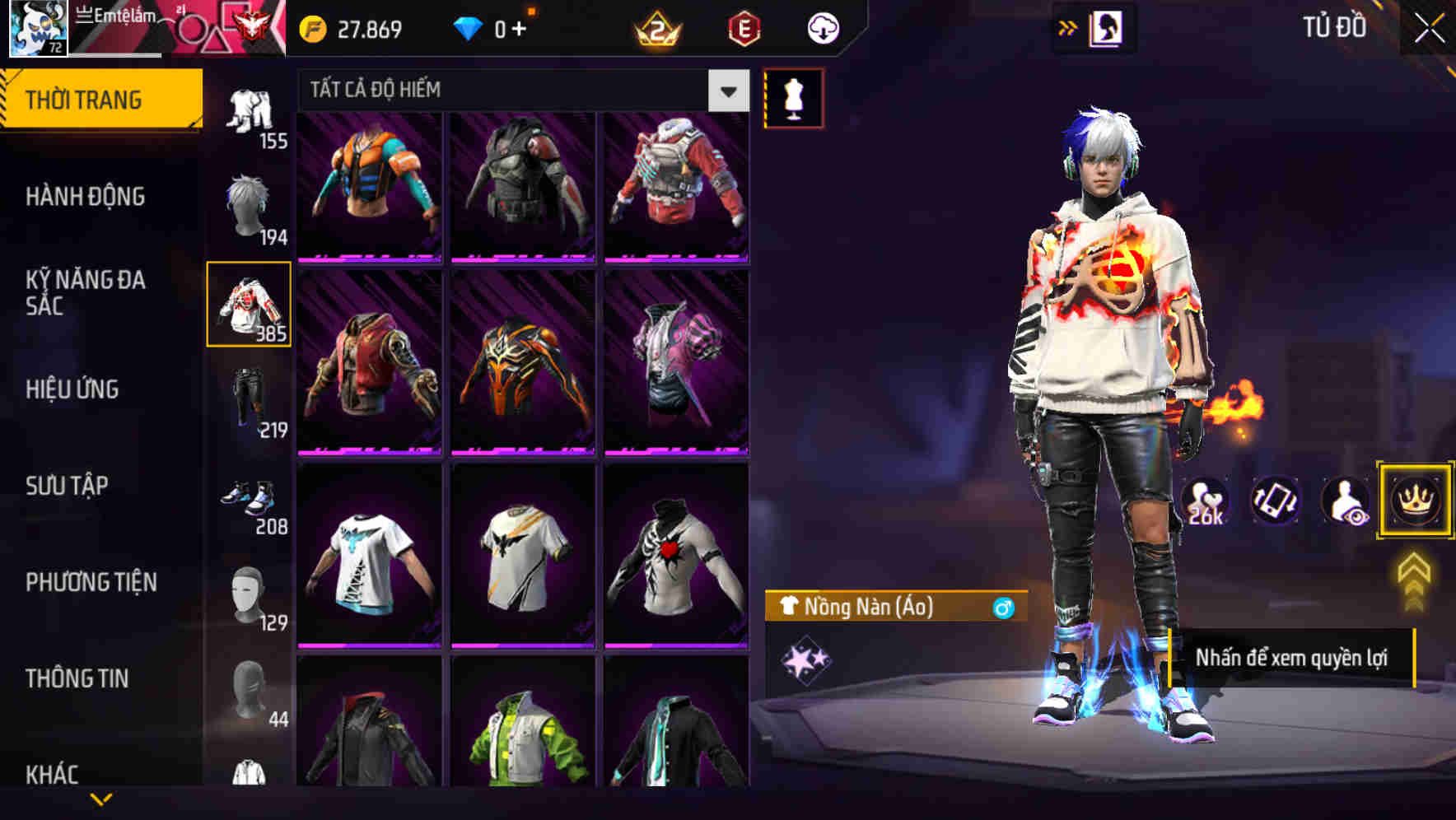The height and width of the screenshot is (820, 1456).
Task: Click the down chevron below the Khác category
Action: click(x=102, y=797)
